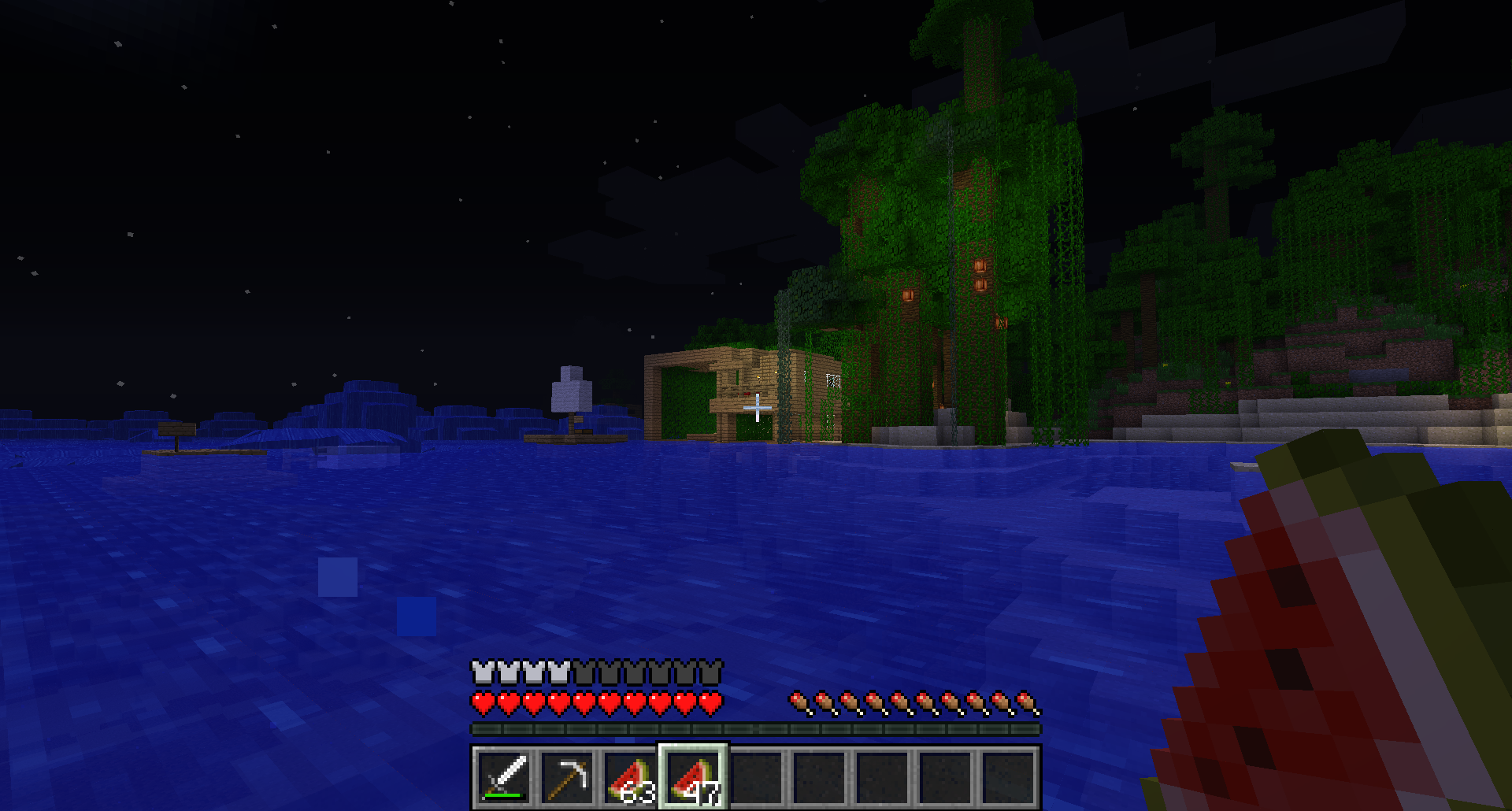Viewport: 1512px width, 811px height.
Task: Click the highlighted melon stack of 47
Action: (693, 776)
